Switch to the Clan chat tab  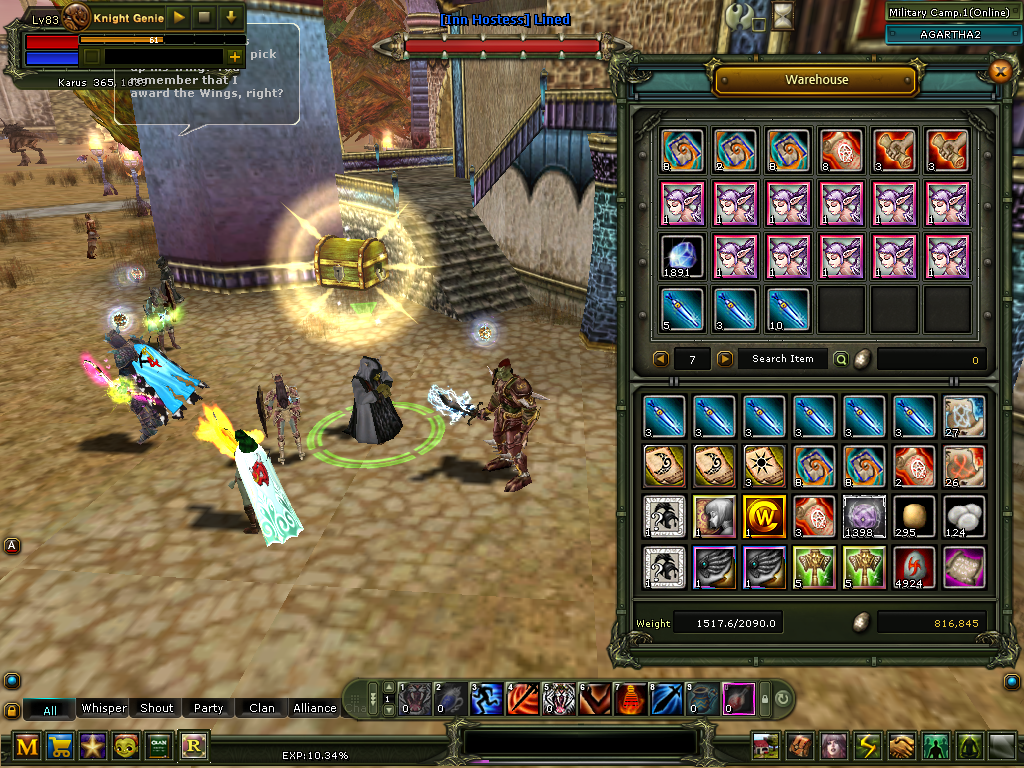[262, 708]
